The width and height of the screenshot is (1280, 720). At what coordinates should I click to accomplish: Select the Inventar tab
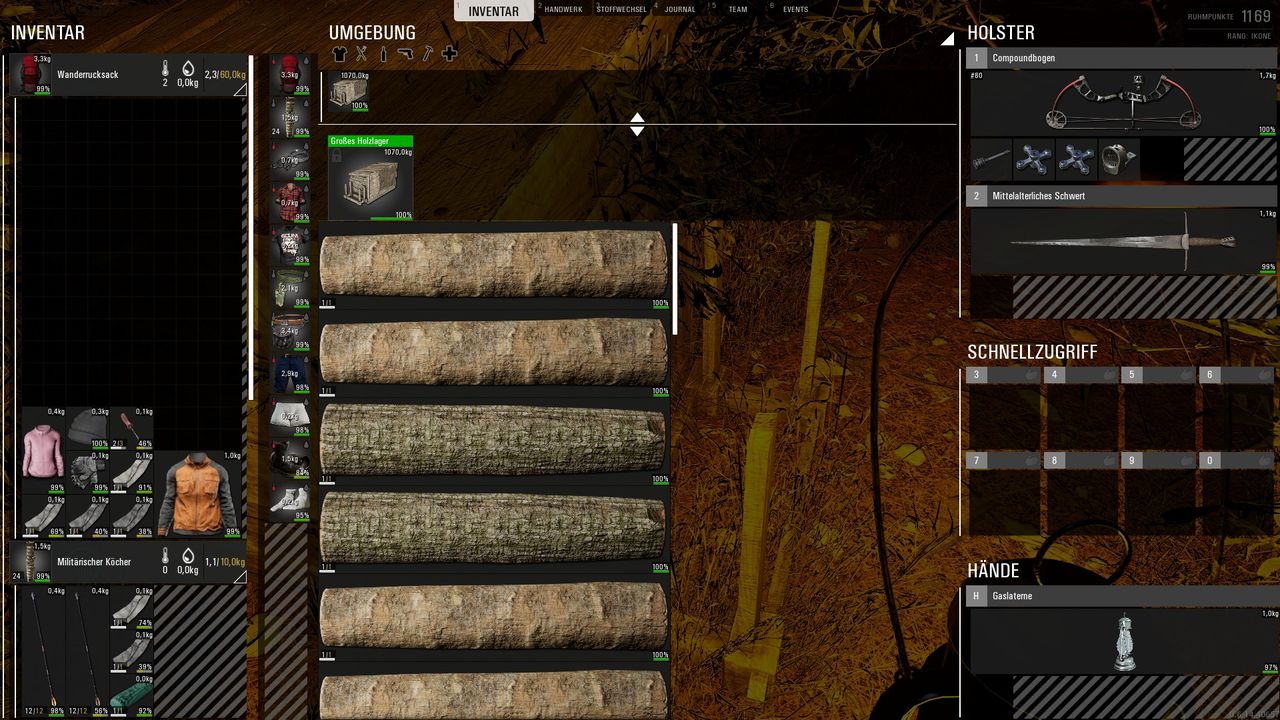coord(494,11)
